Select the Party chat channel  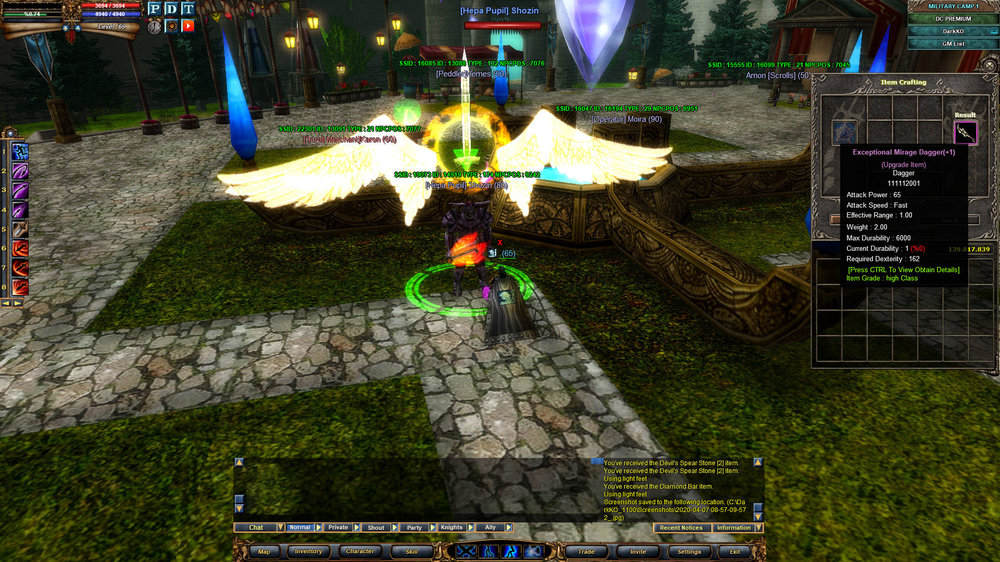(x=414, y=527)
